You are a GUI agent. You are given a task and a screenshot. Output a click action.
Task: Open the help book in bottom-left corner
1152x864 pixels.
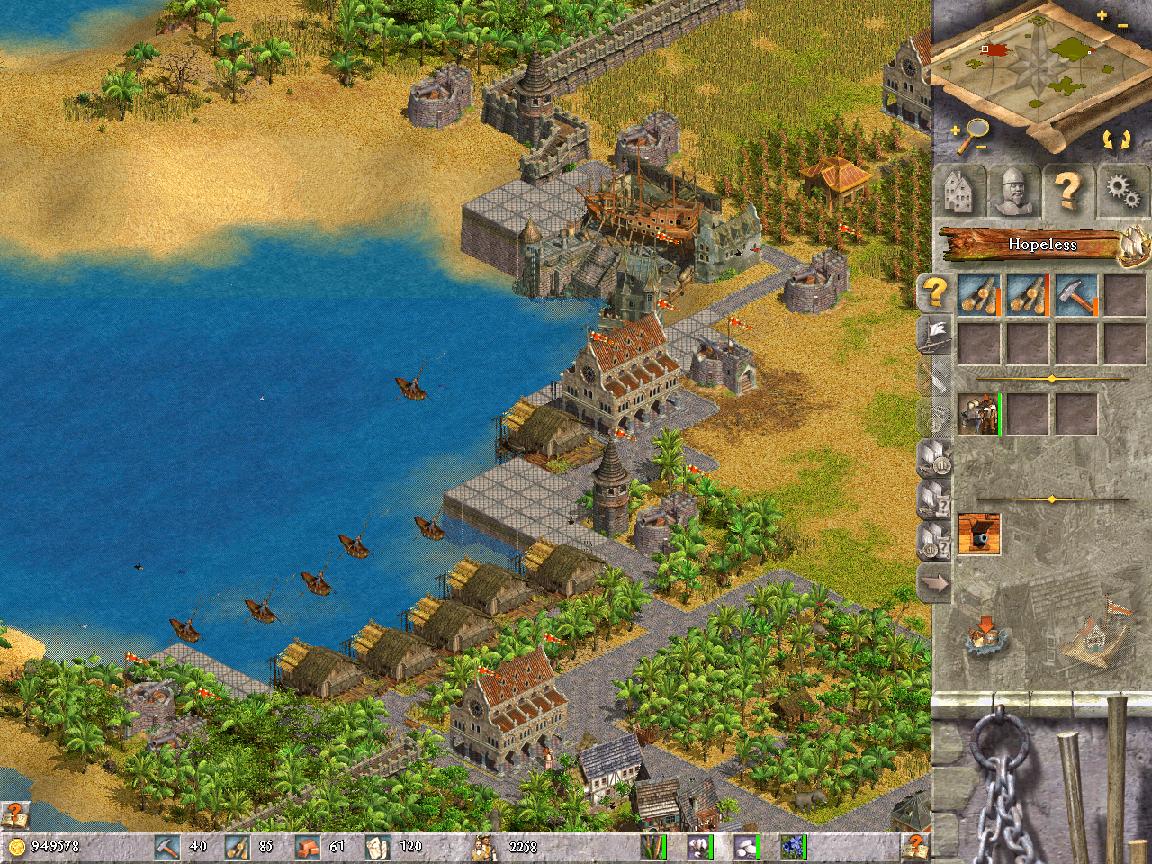coord(14,814)
